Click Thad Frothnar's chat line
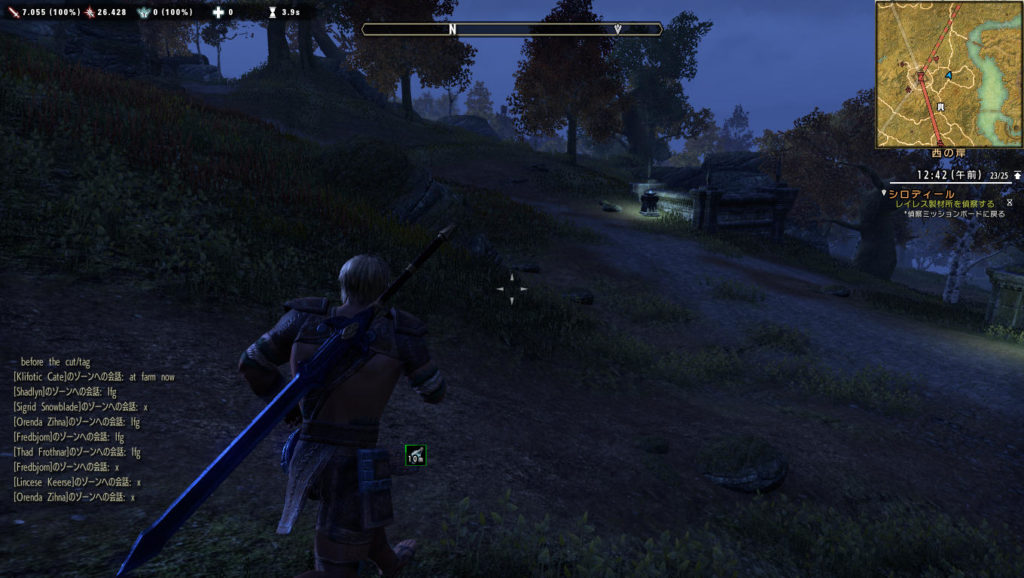1024x578 pixels. click(77, 452)
